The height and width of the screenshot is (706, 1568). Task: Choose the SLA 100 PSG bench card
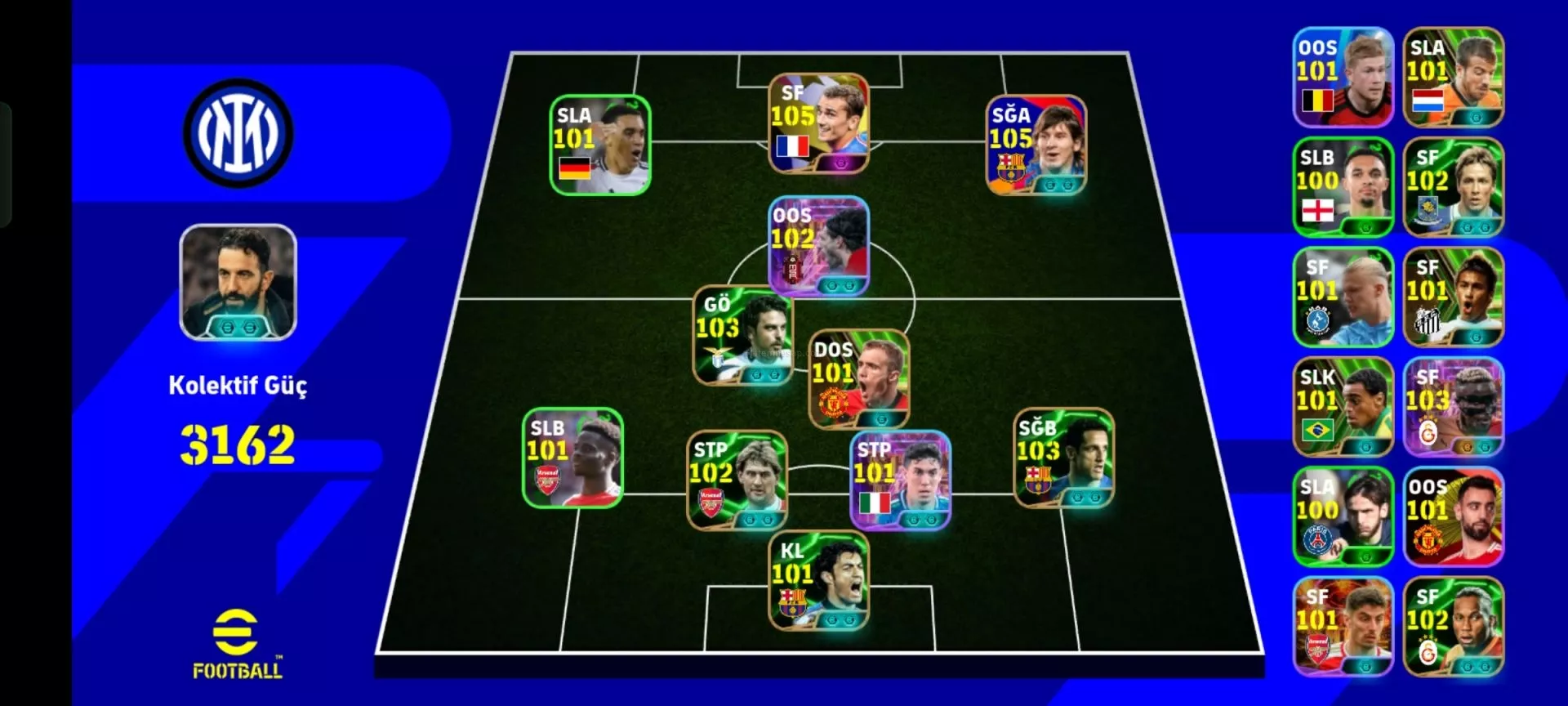[1343, 516]
